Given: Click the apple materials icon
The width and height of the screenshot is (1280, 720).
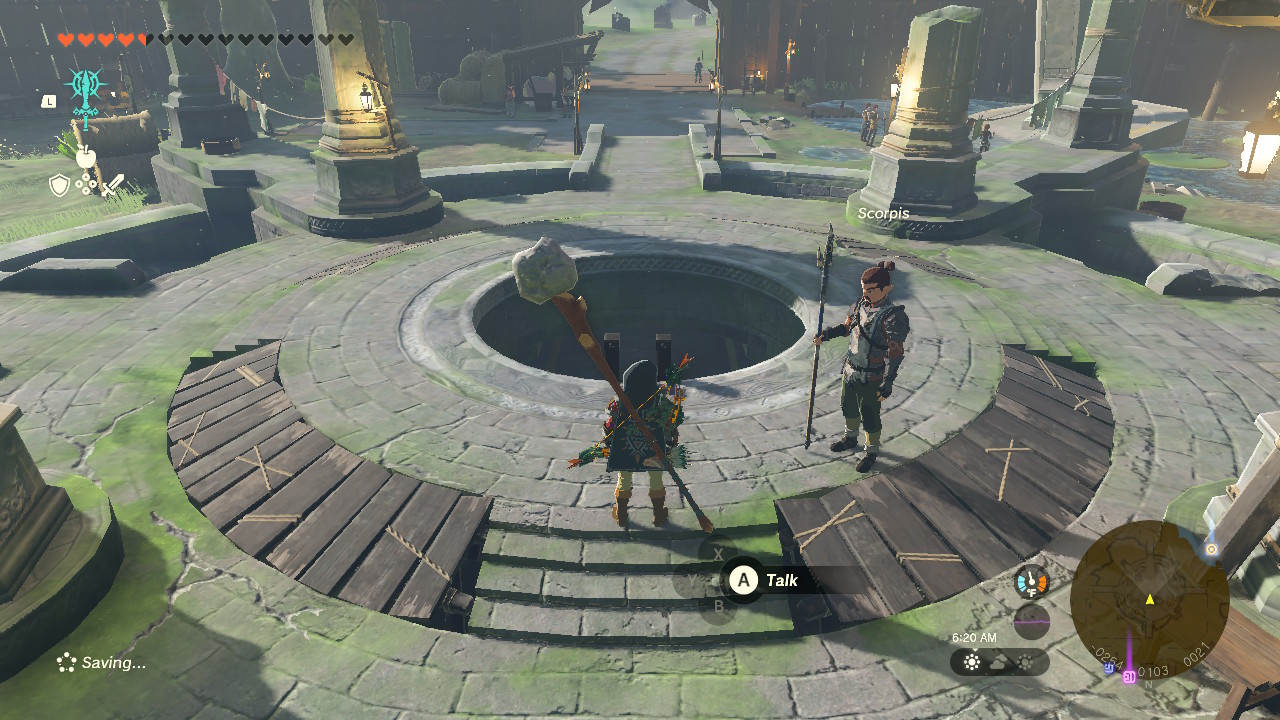Looking at the screenshot, I should 86,156.
